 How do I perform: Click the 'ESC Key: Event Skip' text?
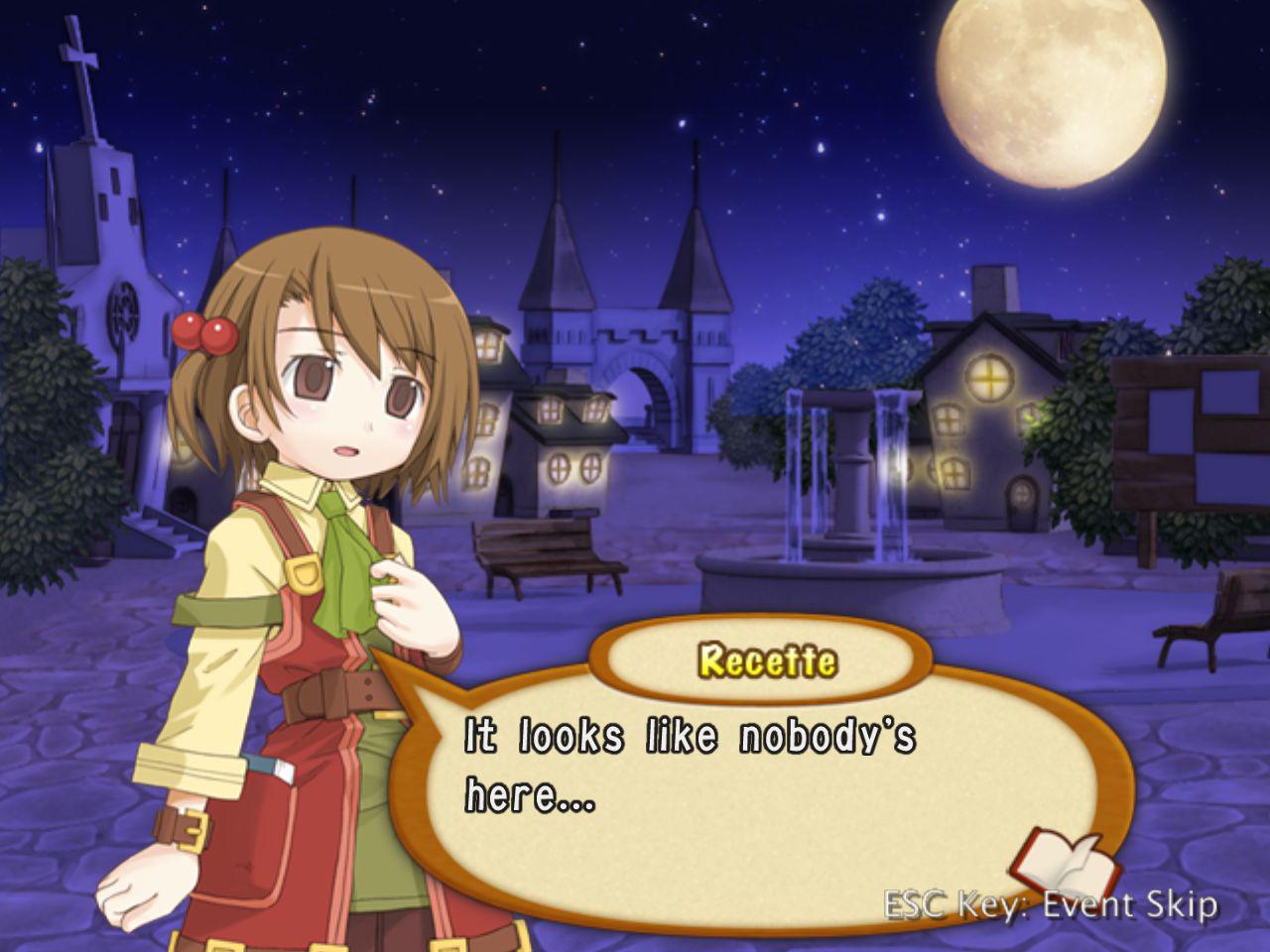[x=1052, y=904]
